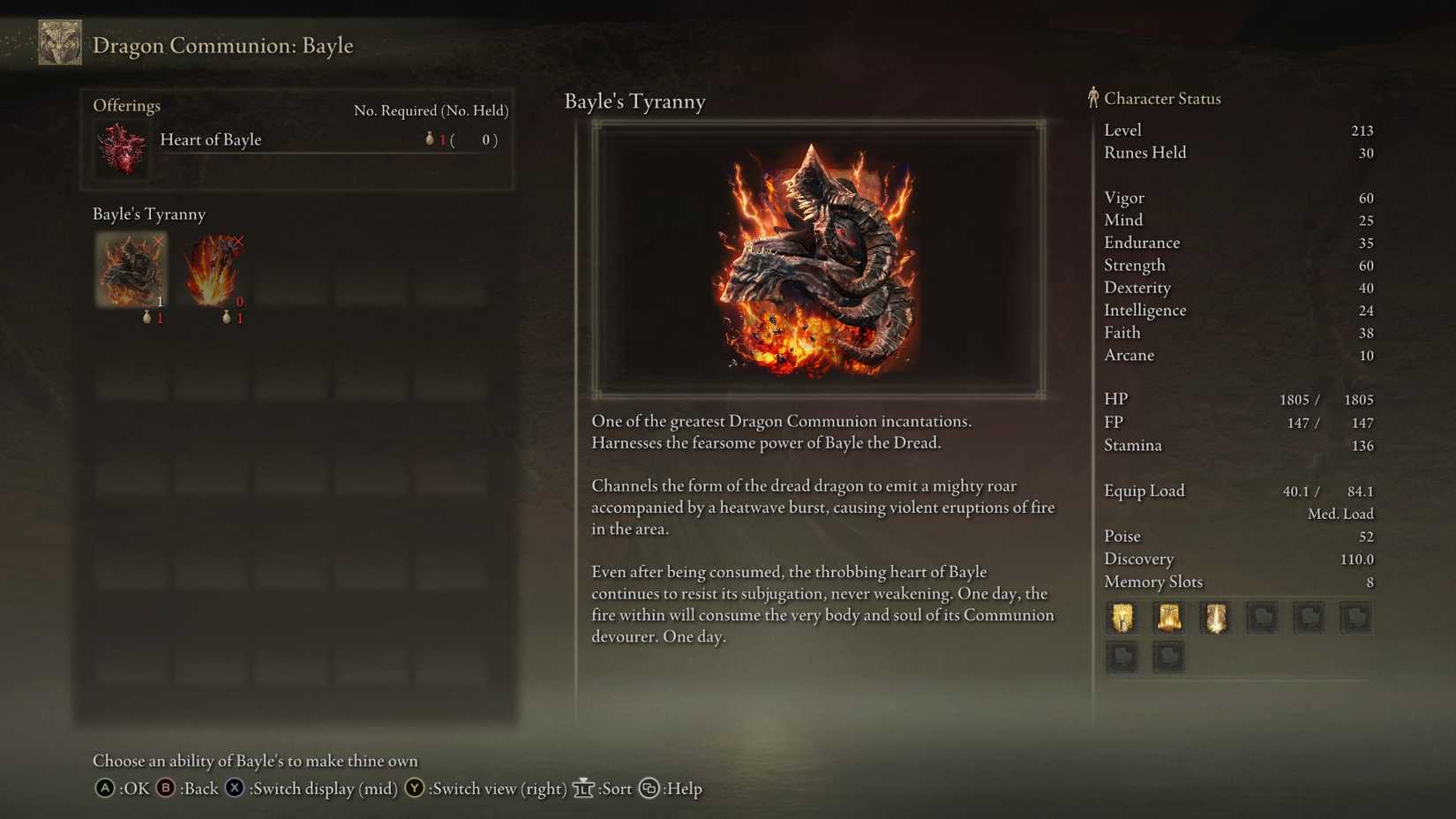The height and width of the screenshot is (819, 1456).
Task: Click the Character Status figure icon
Action: point(1092,98)
